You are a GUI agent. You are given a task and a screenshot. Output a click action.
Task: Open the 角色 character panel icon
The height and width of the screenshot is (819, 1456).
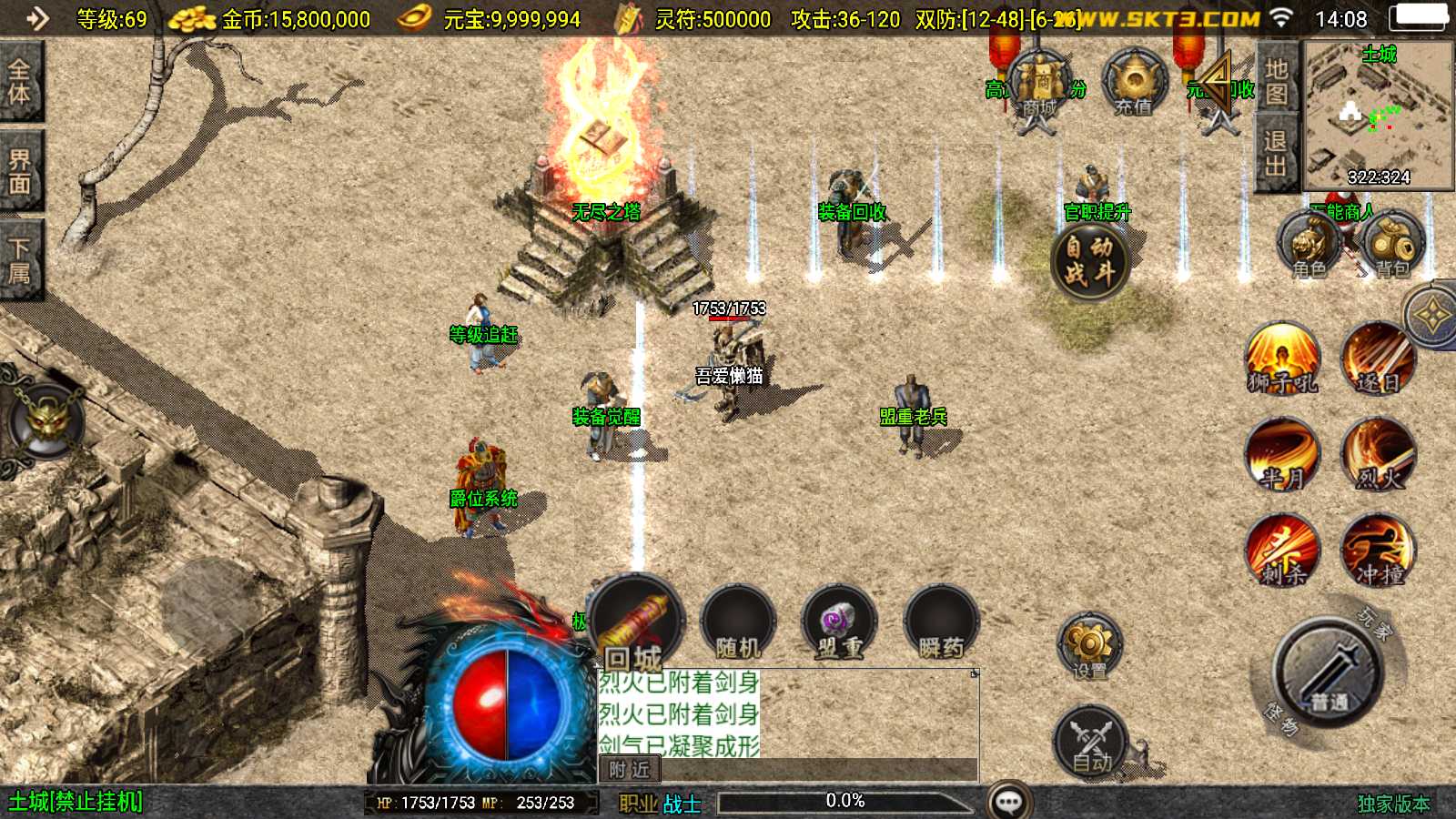pos(1308,244)
